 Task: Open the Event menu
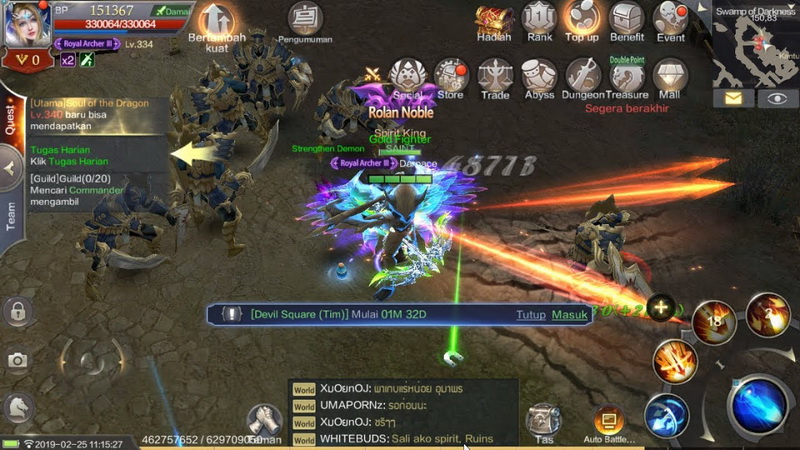(x=670, y=19)
